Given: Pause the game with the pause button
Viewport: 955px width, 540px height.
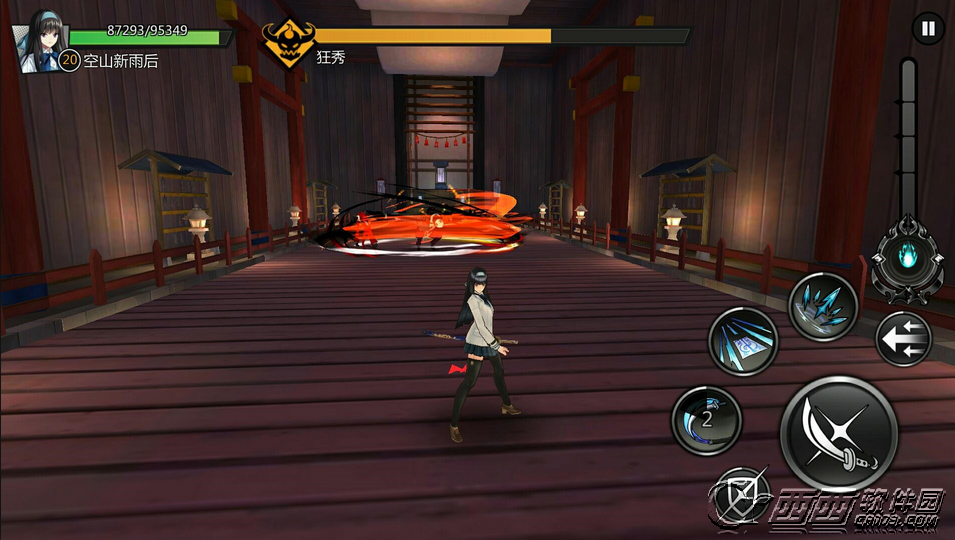Looking at the screenshot, I should tap(928, 28).
